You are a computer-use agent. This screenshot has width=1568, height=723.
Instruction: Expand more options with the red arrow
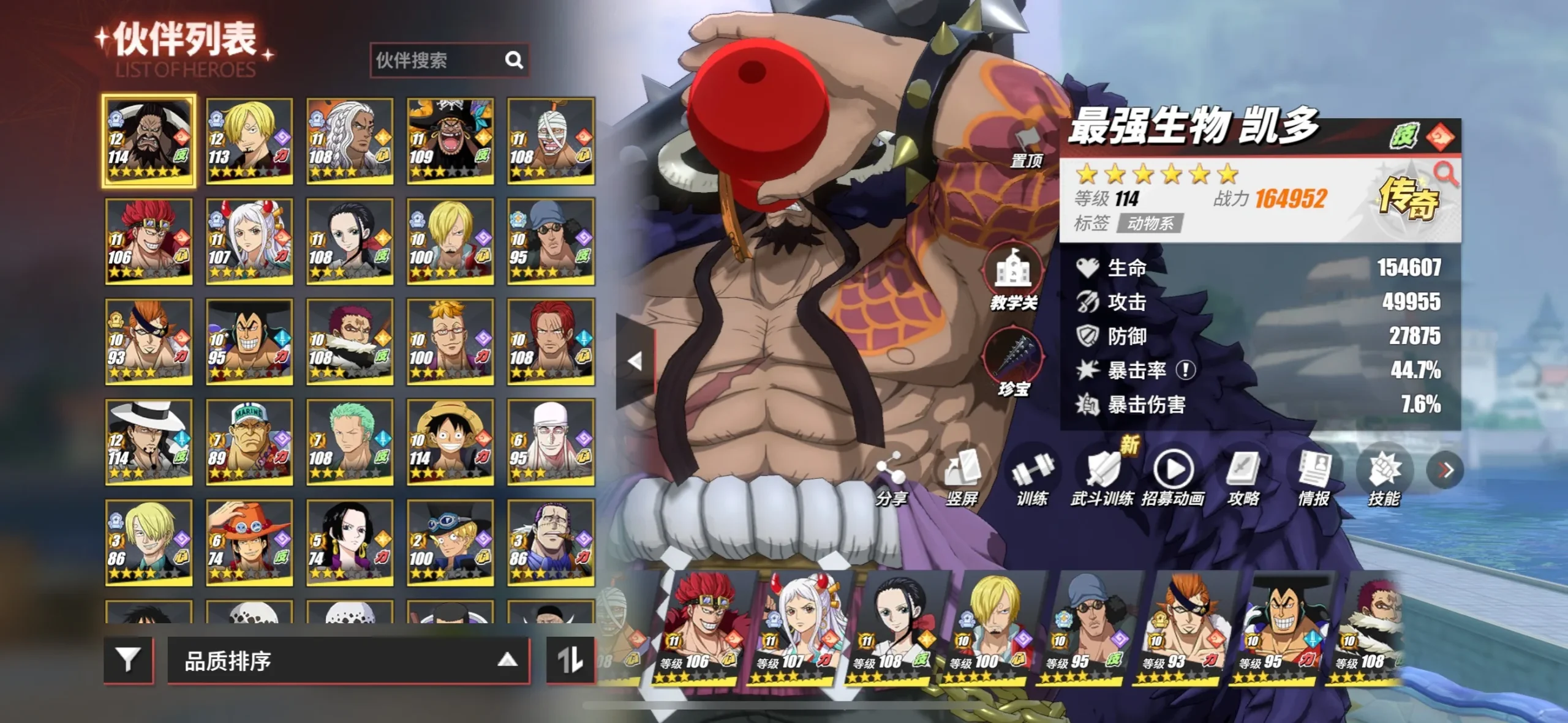[1445, 470]
